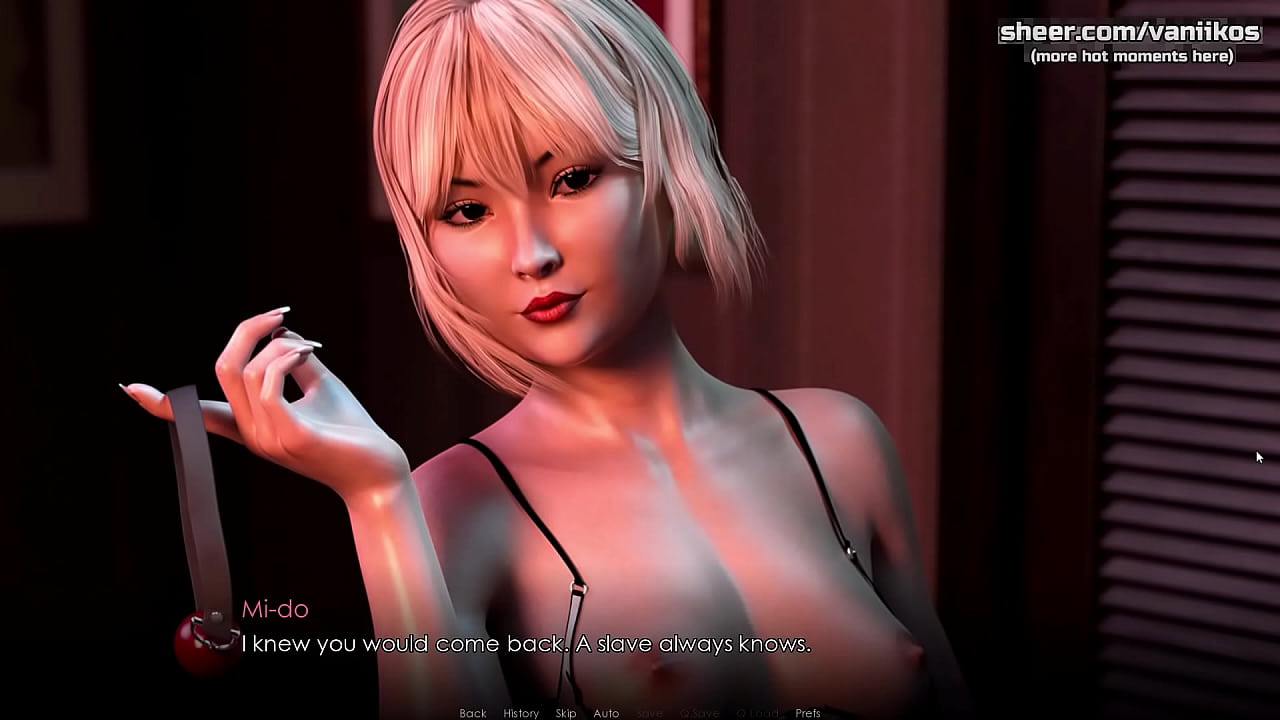1280x720 pixels.
Task: Click Back to rewind the dialogue
Action: coord(471,713)
